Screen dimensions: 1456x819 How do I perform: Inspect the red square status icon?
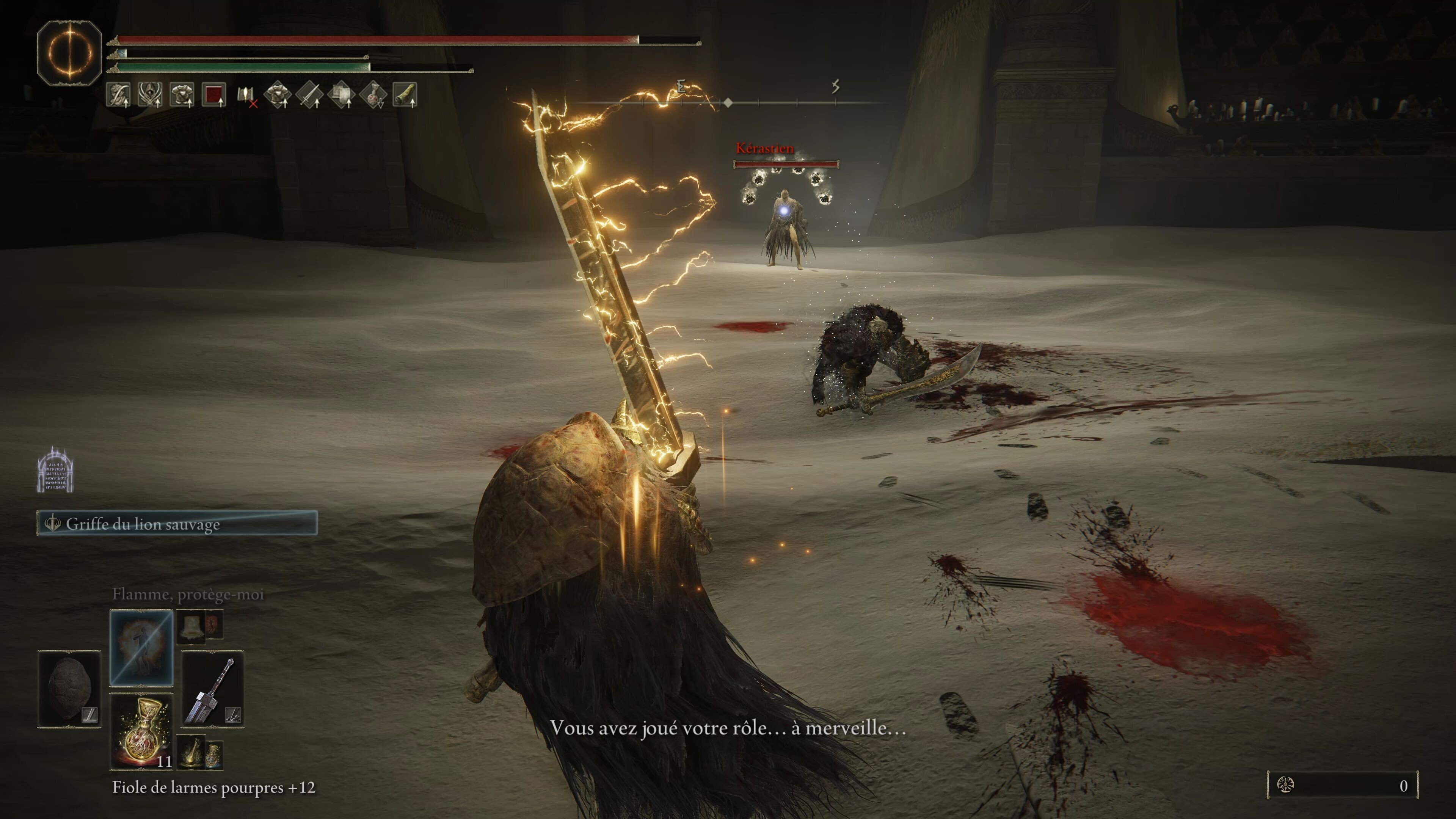(213, 94)
